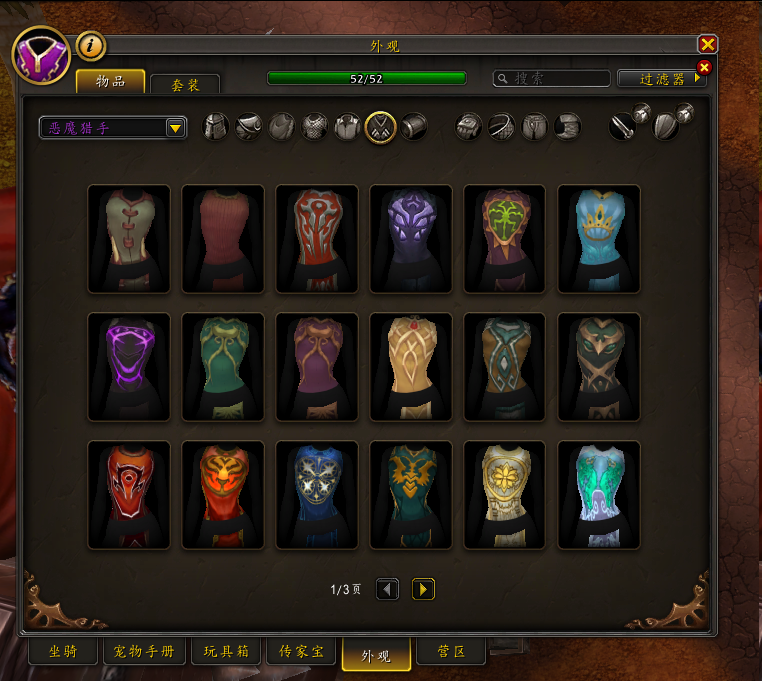Select the 物品 items tab
Viewport: 762px width, 681px height.
pyautogui.click(x=110, y=81)
